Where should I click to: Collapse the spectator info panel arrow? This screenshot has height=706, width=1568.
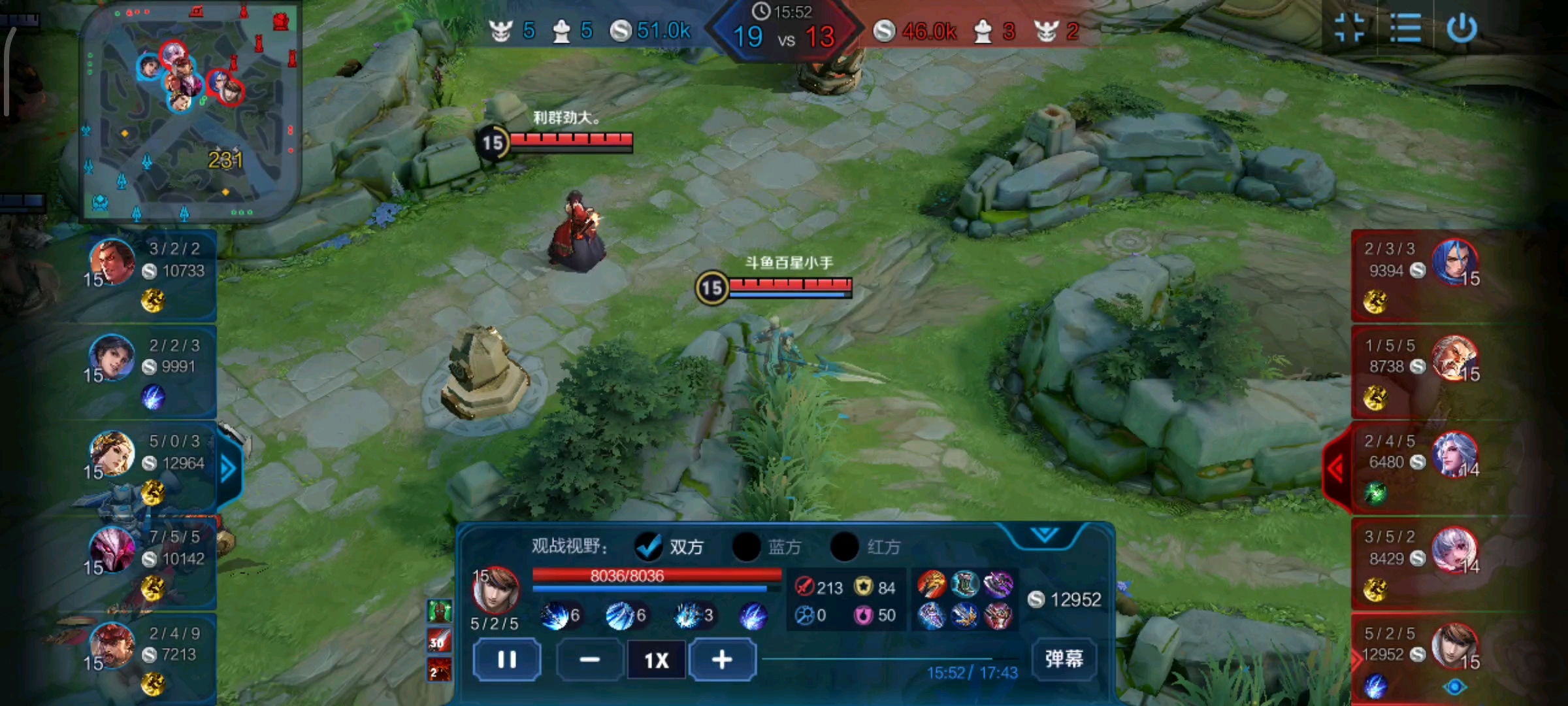(1045, 535)
